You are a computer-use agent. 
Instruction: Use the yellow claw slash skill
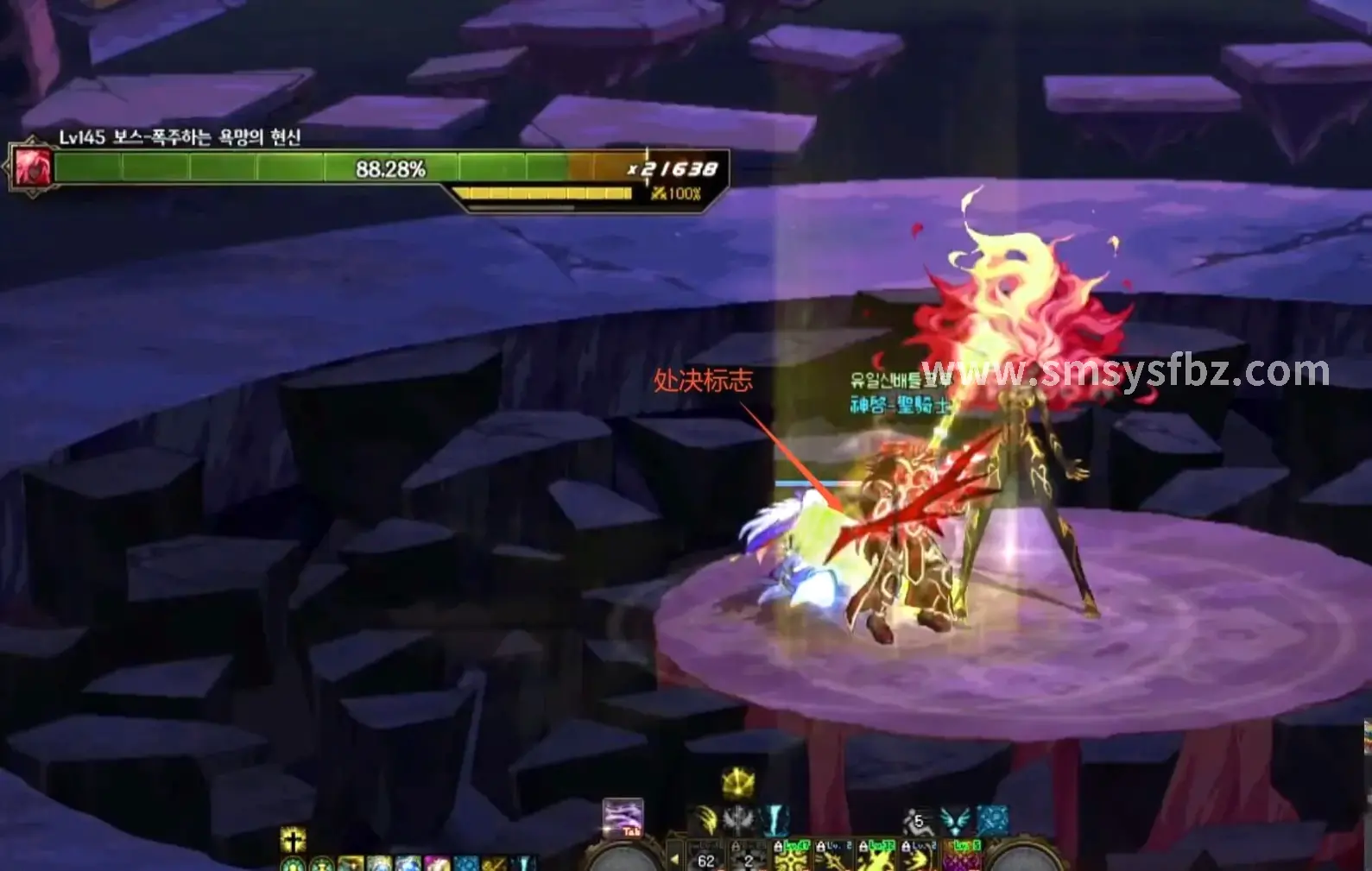tap(706, 819)
